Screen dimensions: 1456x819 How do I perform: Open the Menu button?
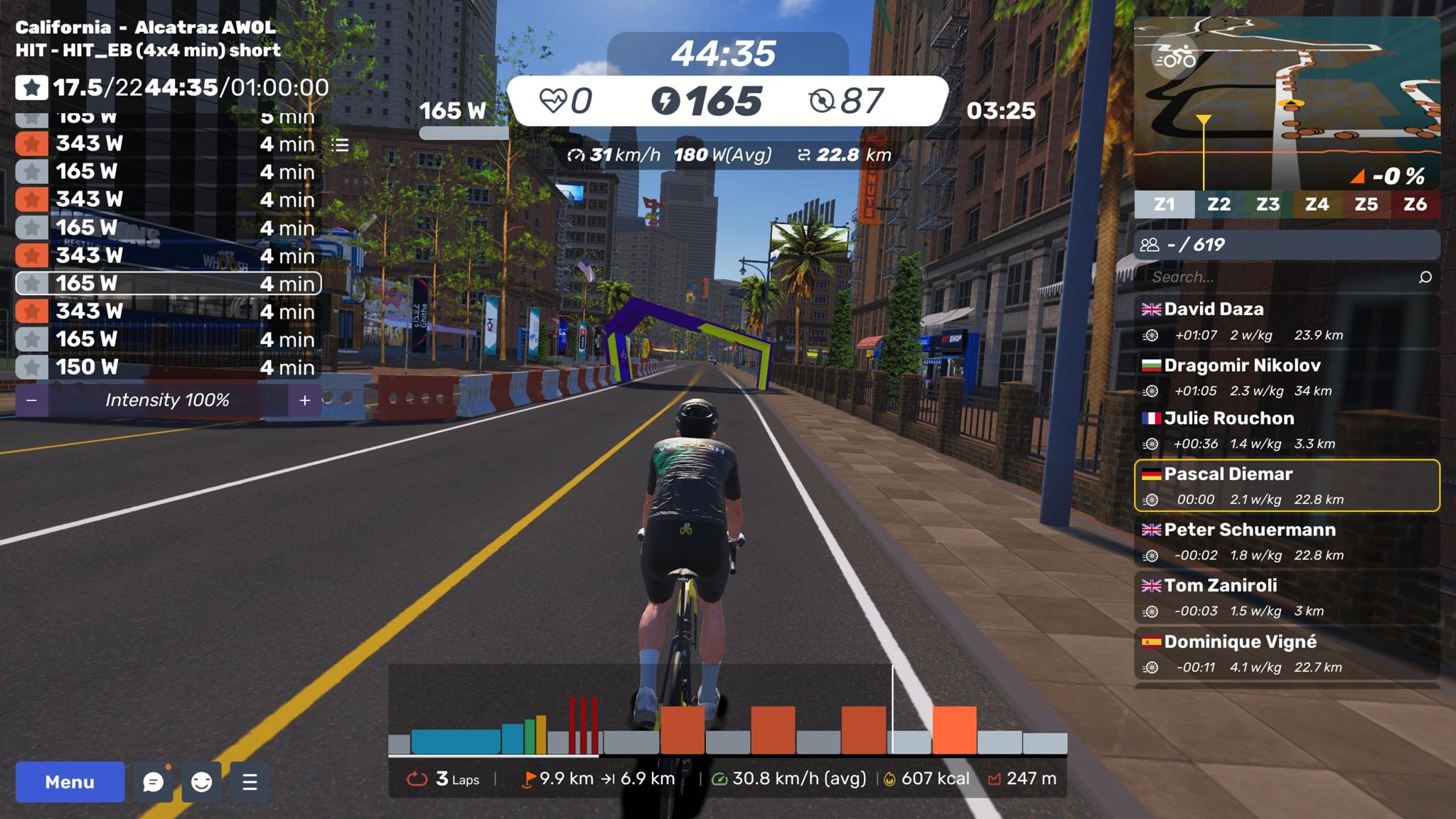(70, 782)
